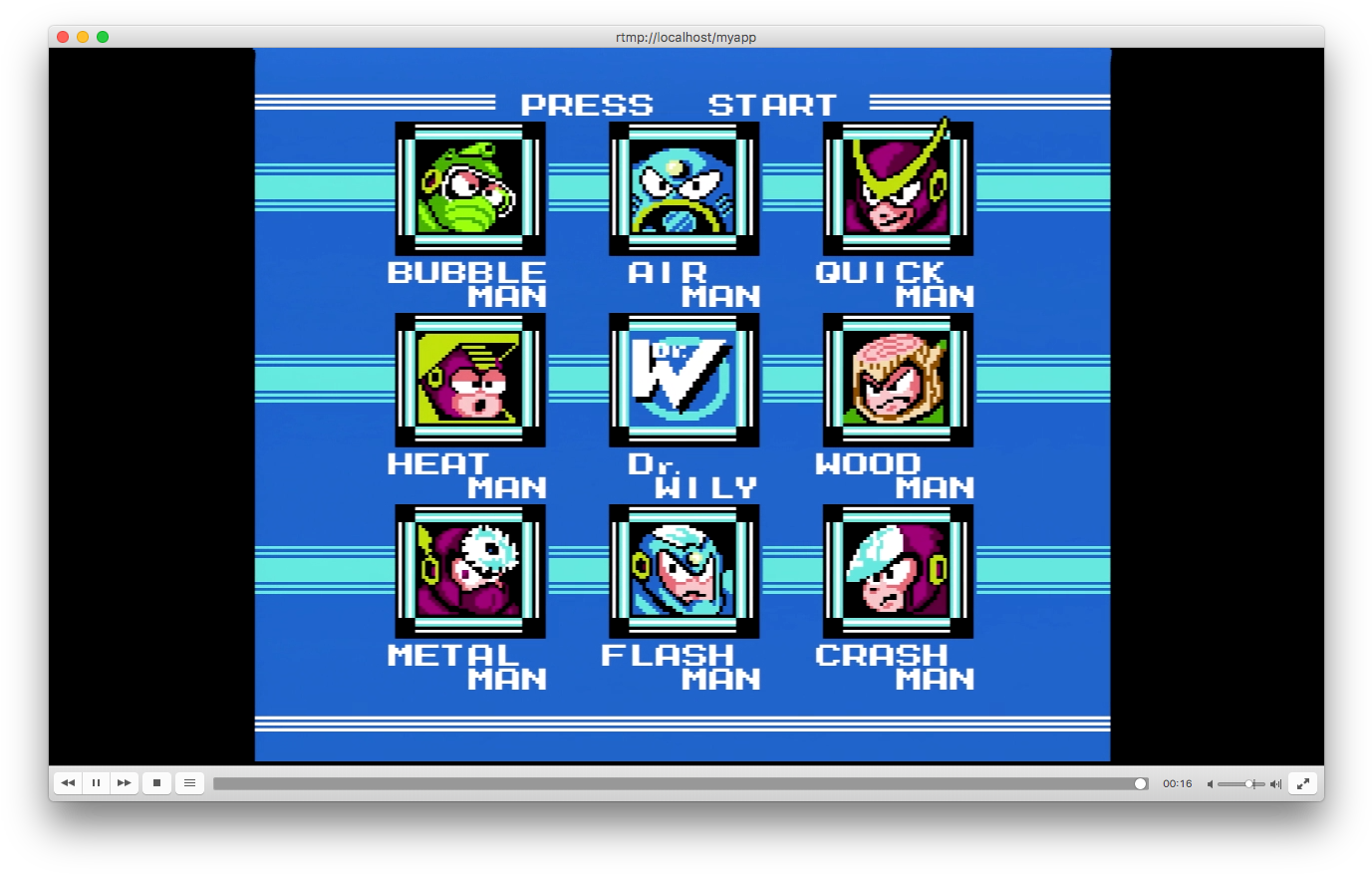Image resolution: width=1372 pixels, height=874 pixels.
Task: Stop the rtmp stream playback
Action: click(x=156, y=782)
